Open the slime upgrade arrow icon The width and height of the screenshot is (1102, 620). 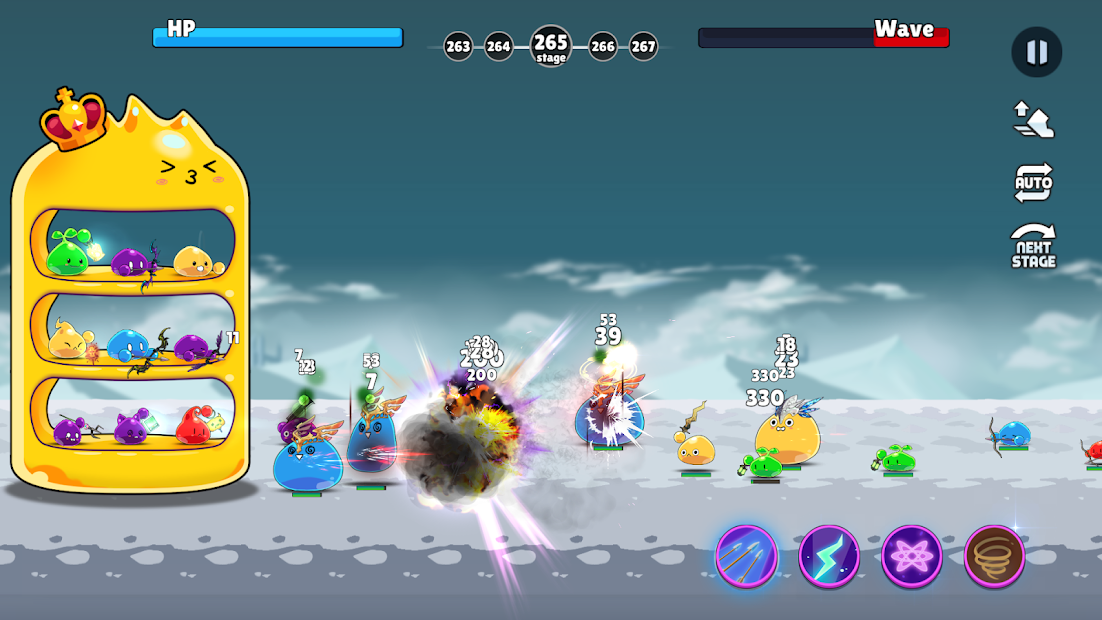coord(1033,119)
